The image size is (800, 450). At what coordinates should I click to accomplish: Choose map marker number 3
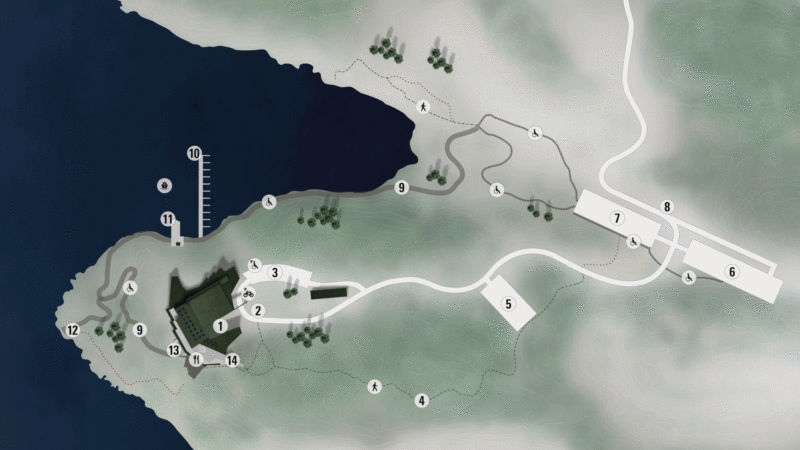click(x=273, y=271)
